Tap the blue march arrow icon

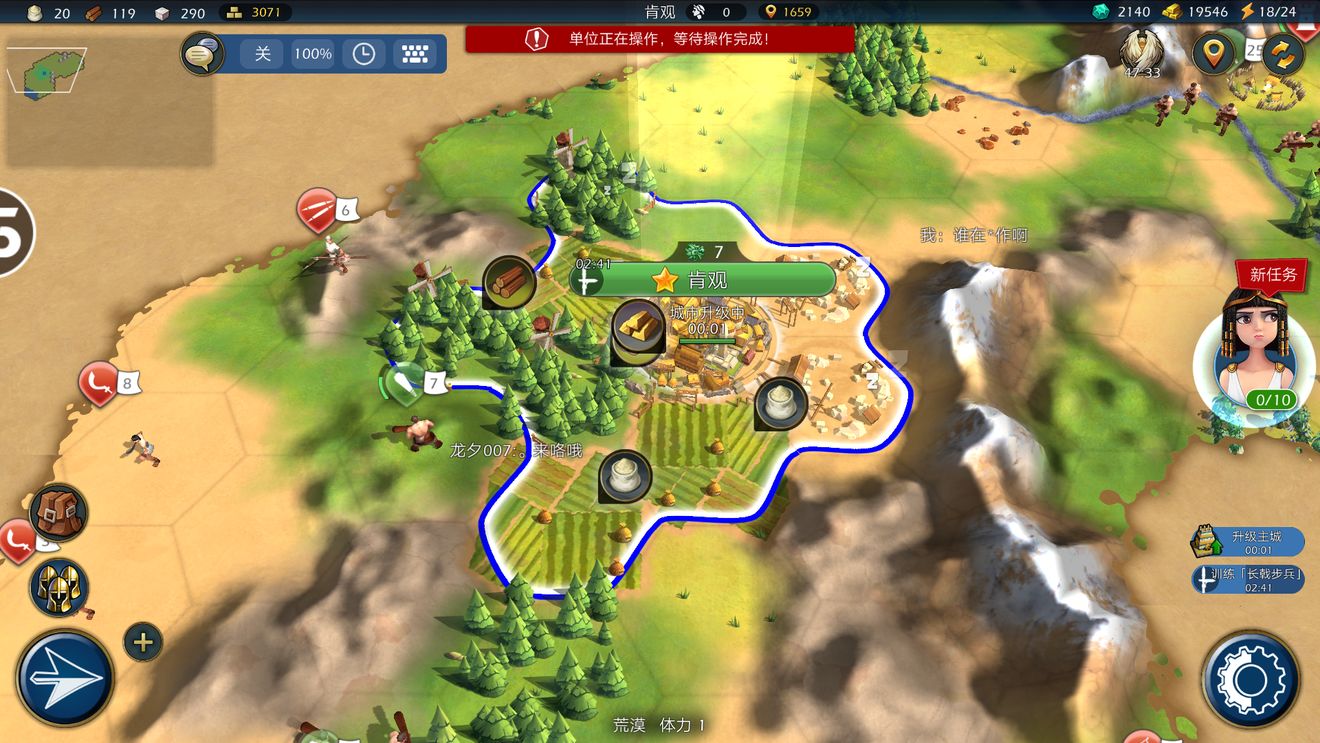coord(62,677)
